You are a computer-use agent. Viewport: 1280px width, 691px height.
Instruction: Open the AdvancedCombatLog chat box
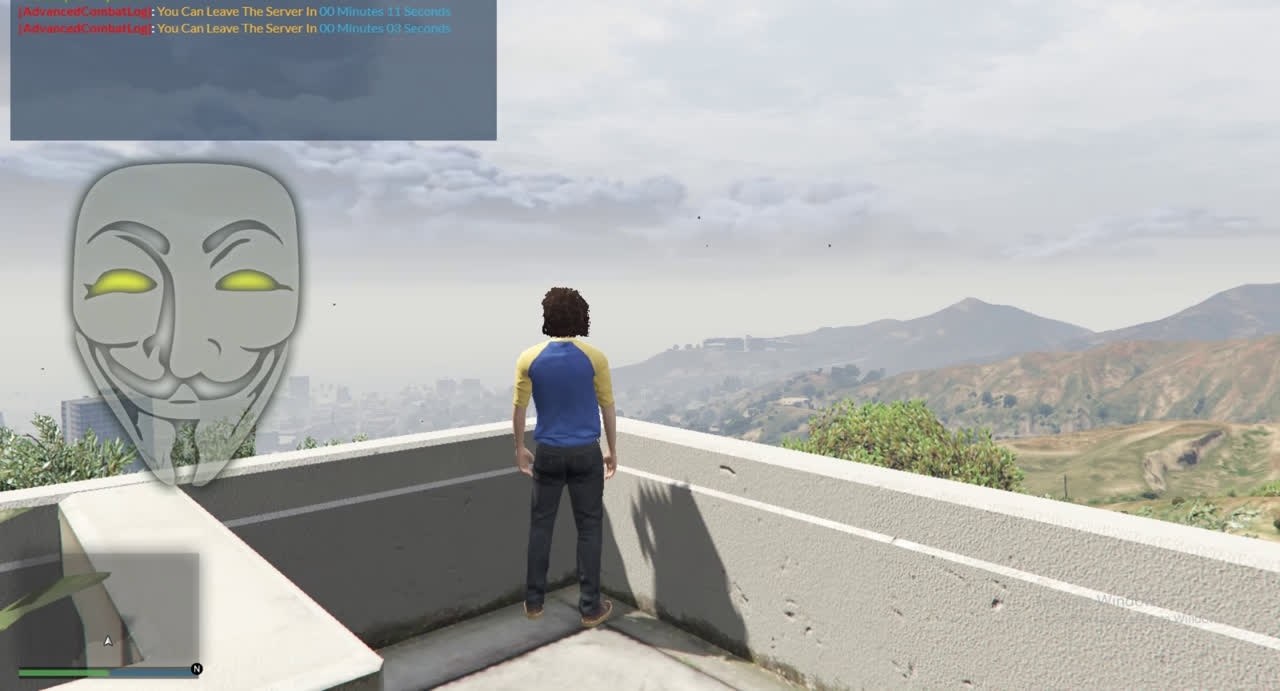[x=253, y=70]
